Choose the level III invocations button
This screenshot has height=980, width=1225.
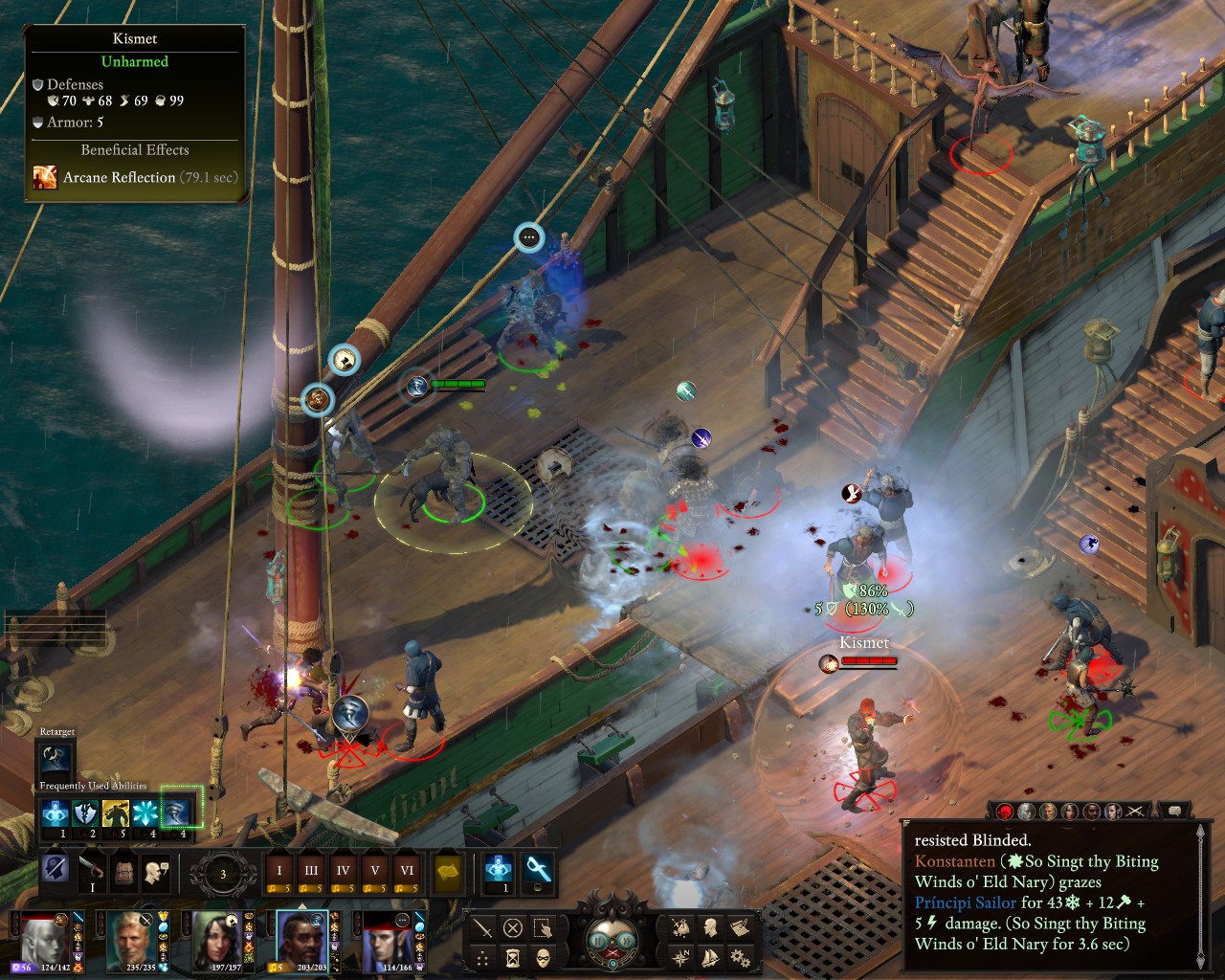pos(311,871)
